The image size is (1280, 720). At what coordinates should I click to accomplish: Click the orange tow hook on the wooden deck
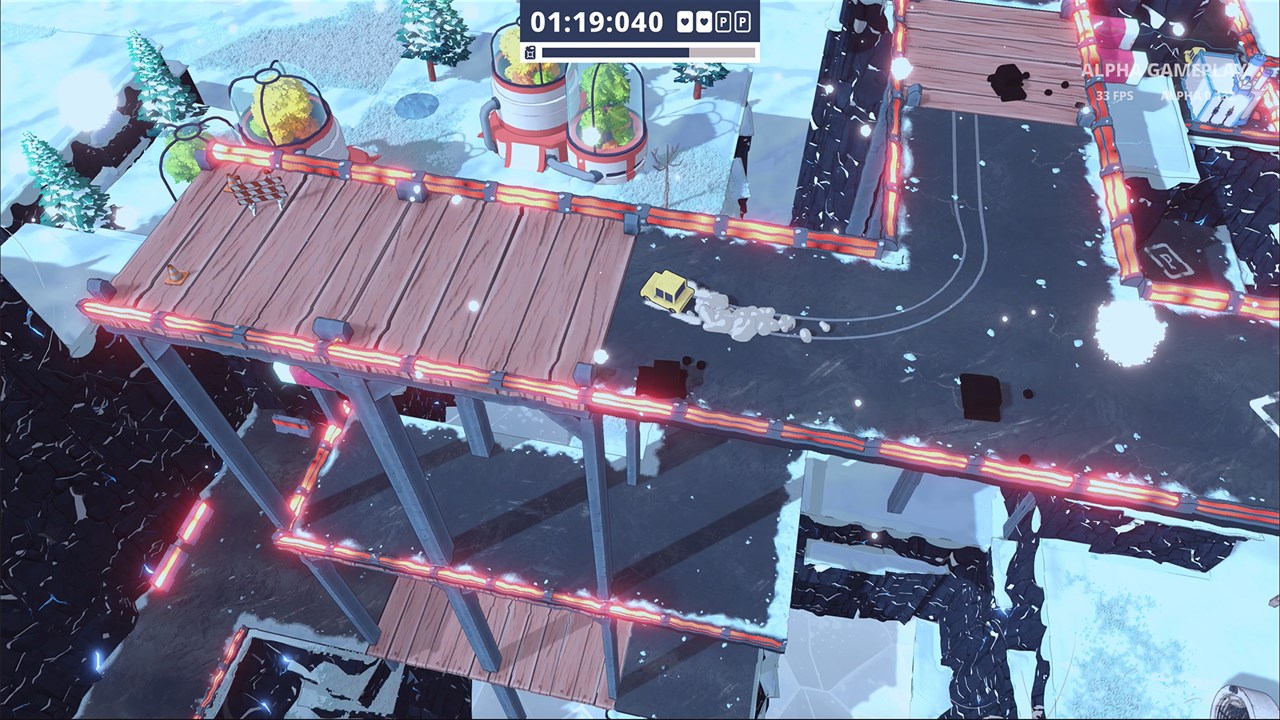[176, 270]
